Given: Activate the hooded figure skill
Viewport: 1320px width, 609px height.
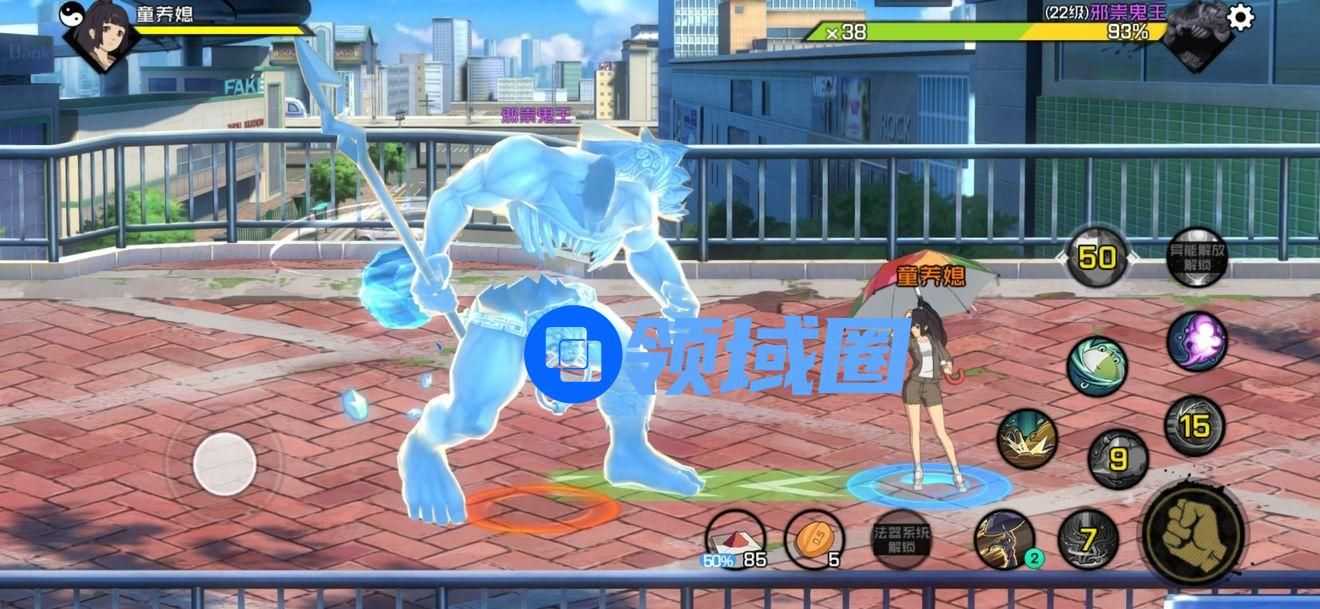Looking at the screenshot, I should coord(1003,539).
